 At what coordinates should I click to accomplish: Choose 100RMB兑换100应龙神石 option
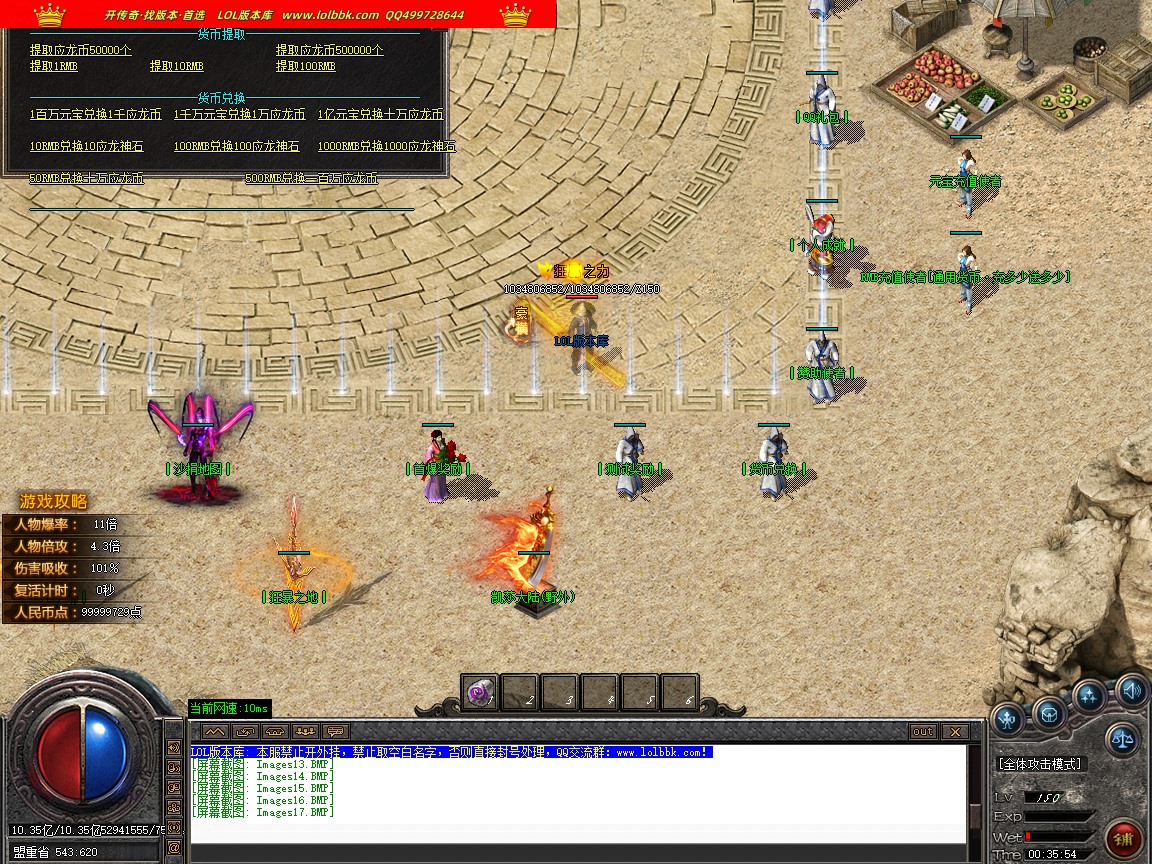[236, 146]
